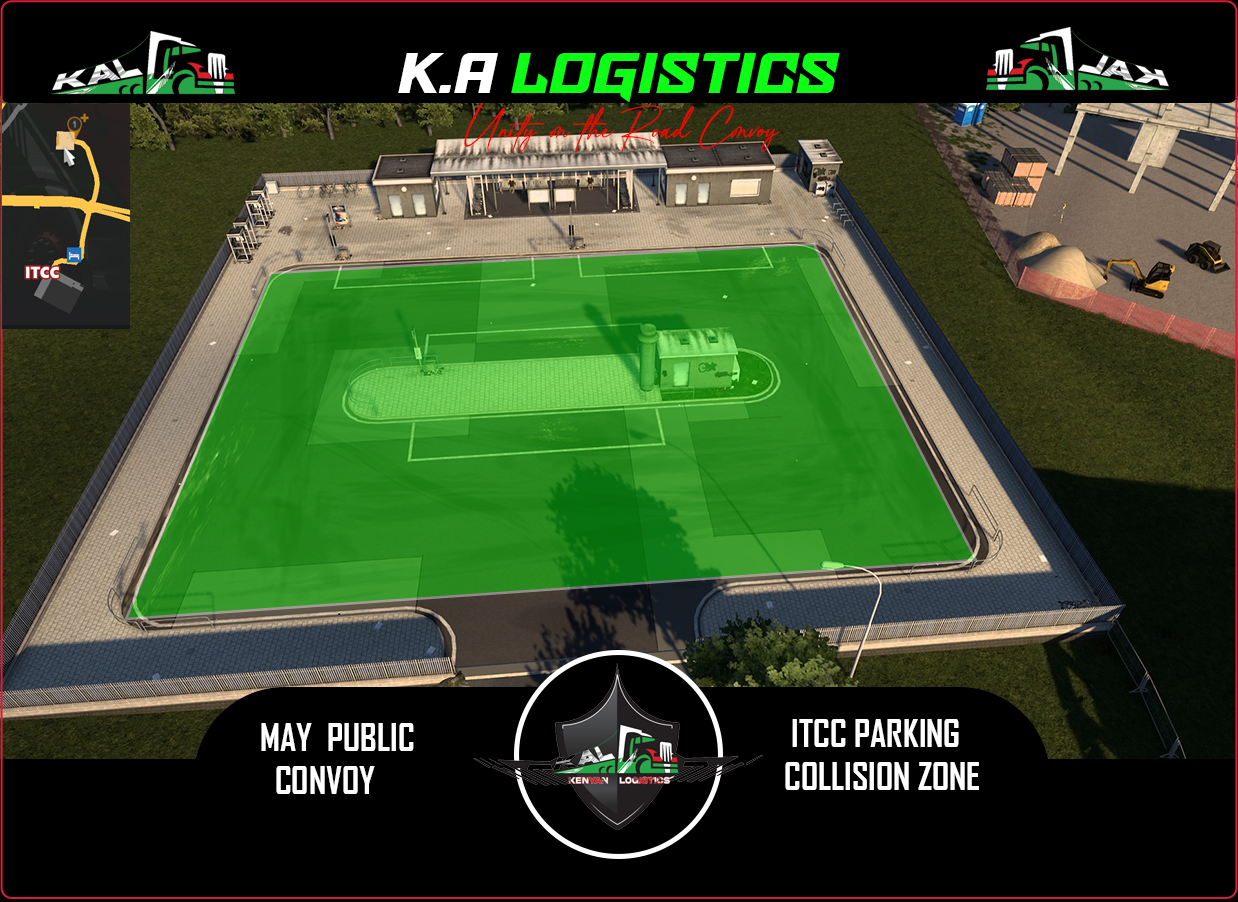Select the blue parking icon on the map
This screenshot has width=1238, height=902.
[73, 254]
